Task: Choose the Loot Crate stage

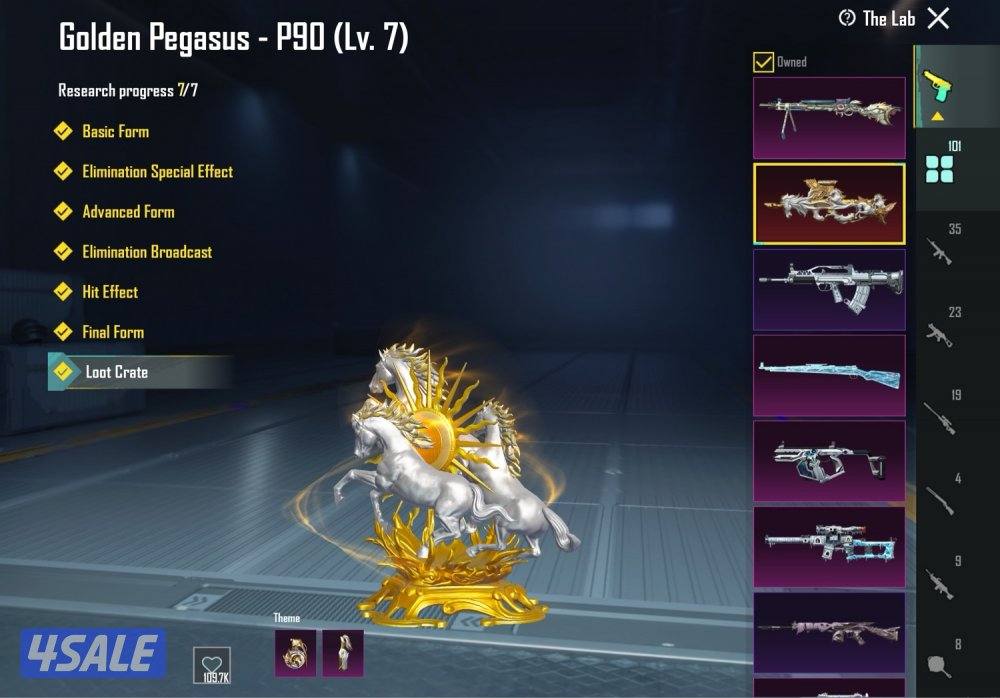Action: [116, 372]
